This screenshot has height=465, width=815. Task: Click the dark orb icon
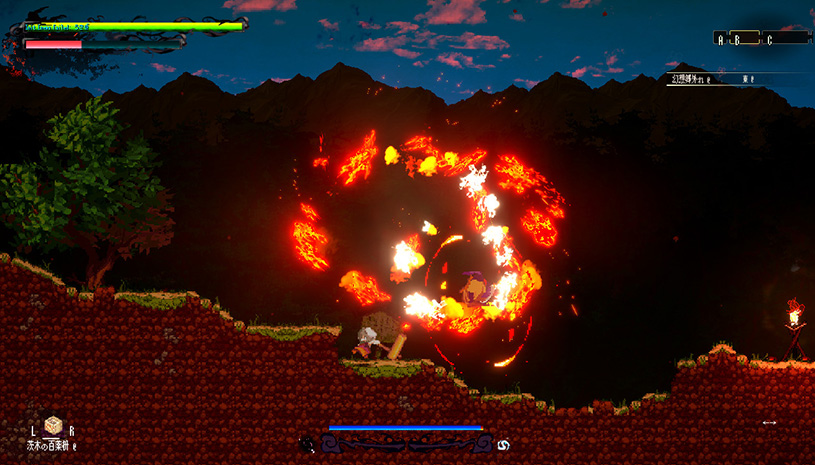tap(307, 443)
